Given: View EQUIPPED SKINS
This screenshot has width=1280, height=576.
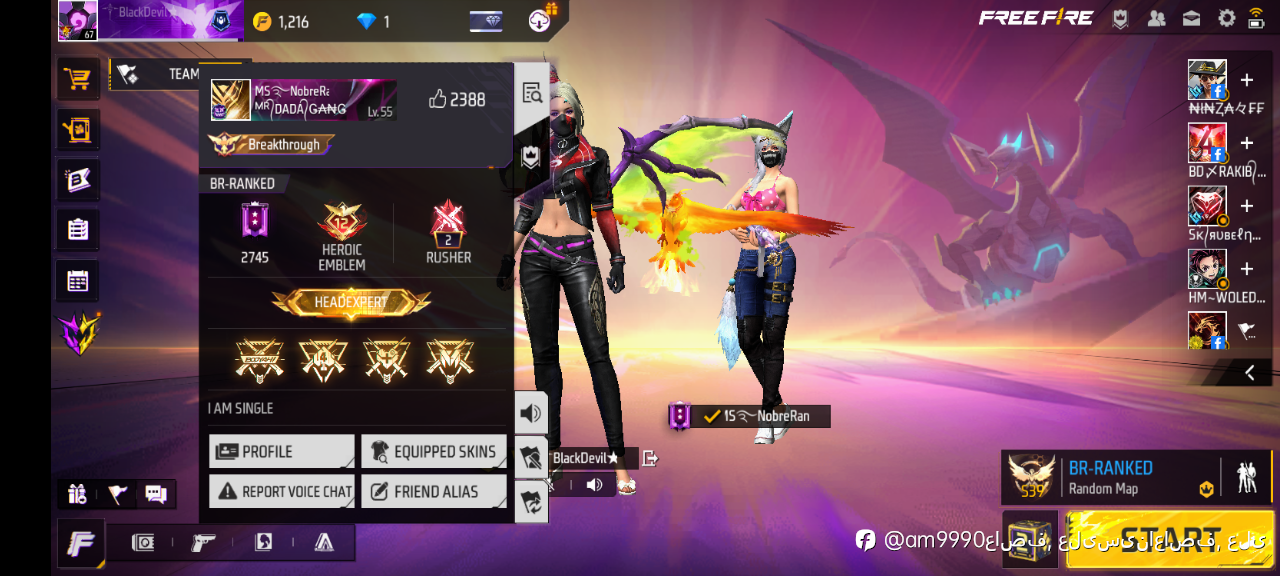Looking at the screenshot, I should [x=433, y=451].
